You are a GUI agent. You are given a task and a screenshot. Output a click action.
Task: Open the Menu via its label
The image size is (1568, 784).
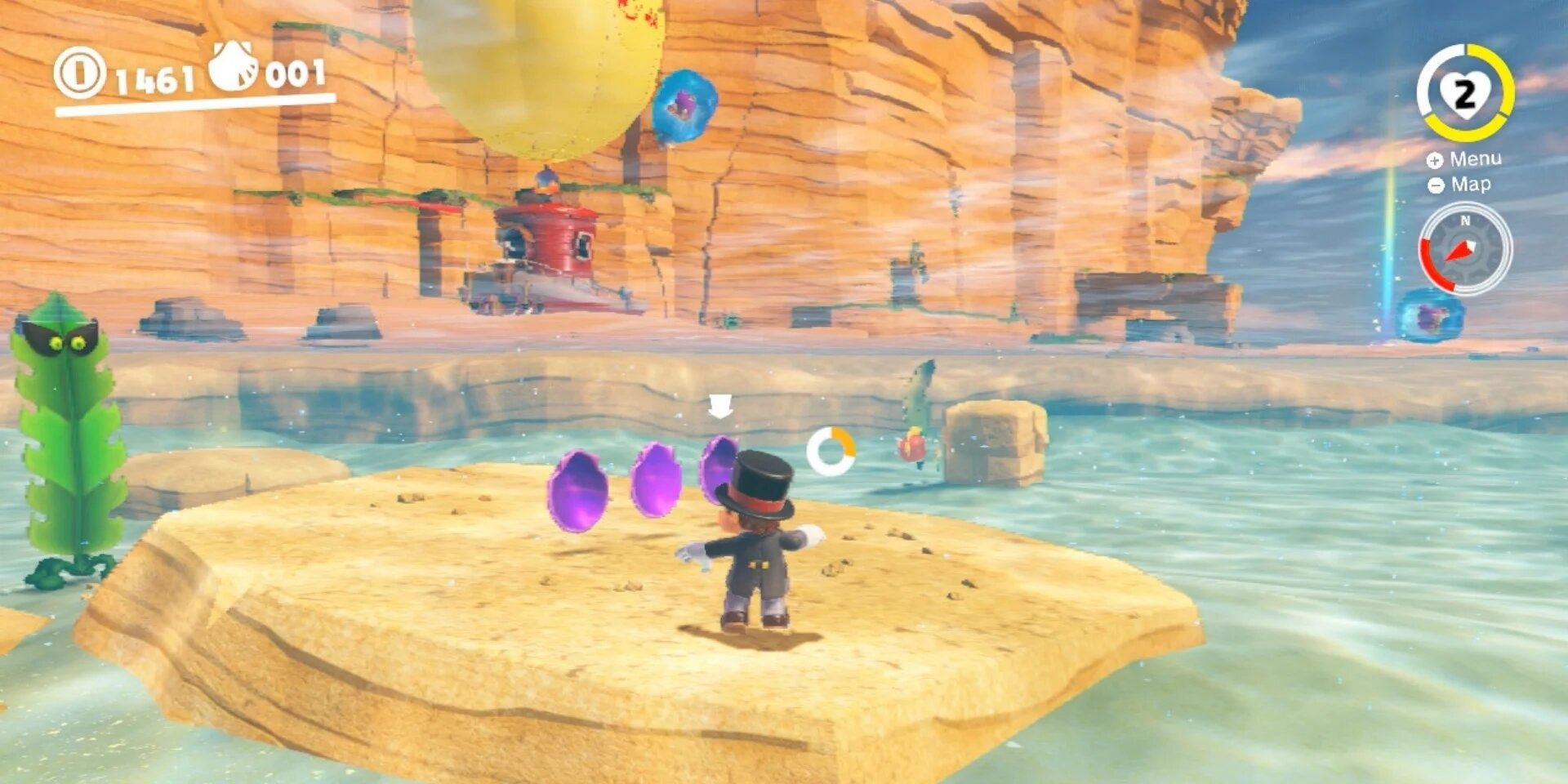click(1478, 160)
